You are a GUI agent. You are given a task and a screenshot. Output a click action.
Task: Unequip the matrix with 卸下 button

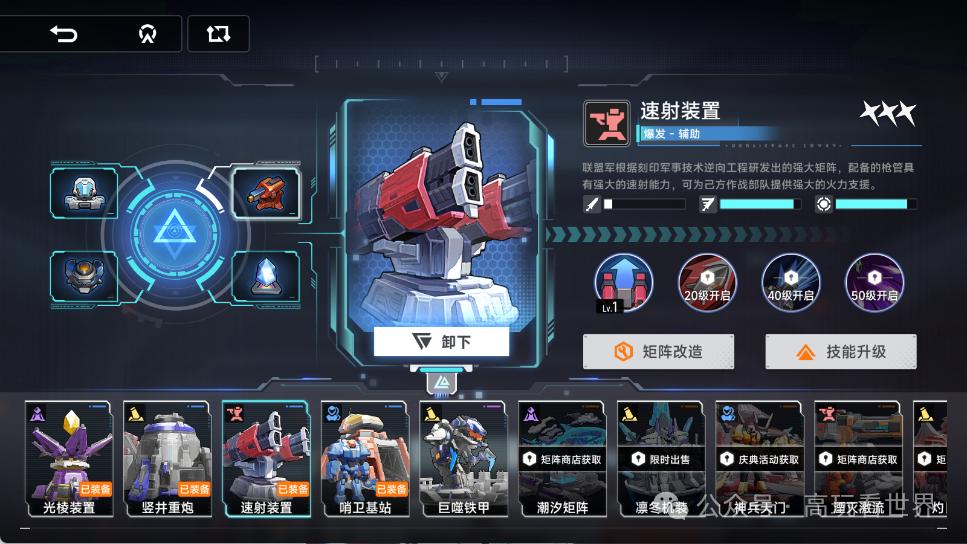[x=441, y=342]
